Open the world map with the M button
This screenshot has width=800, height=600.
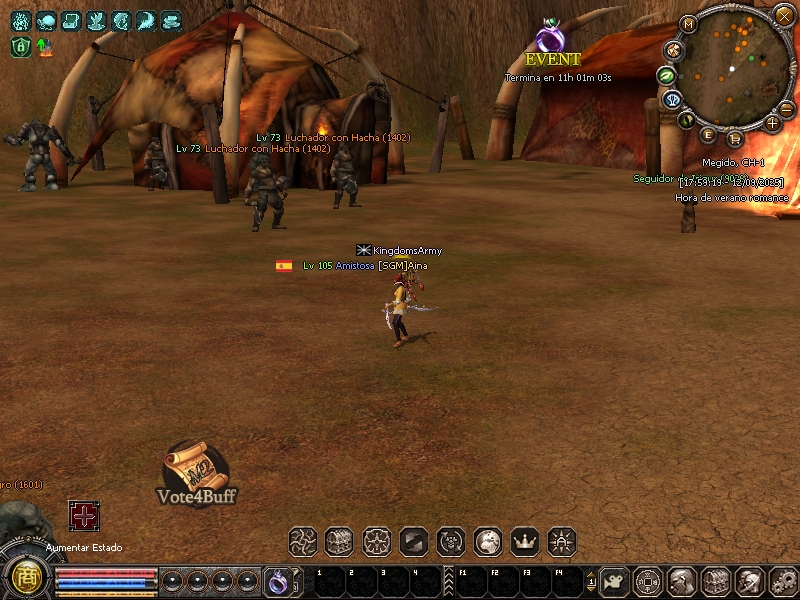688,24
